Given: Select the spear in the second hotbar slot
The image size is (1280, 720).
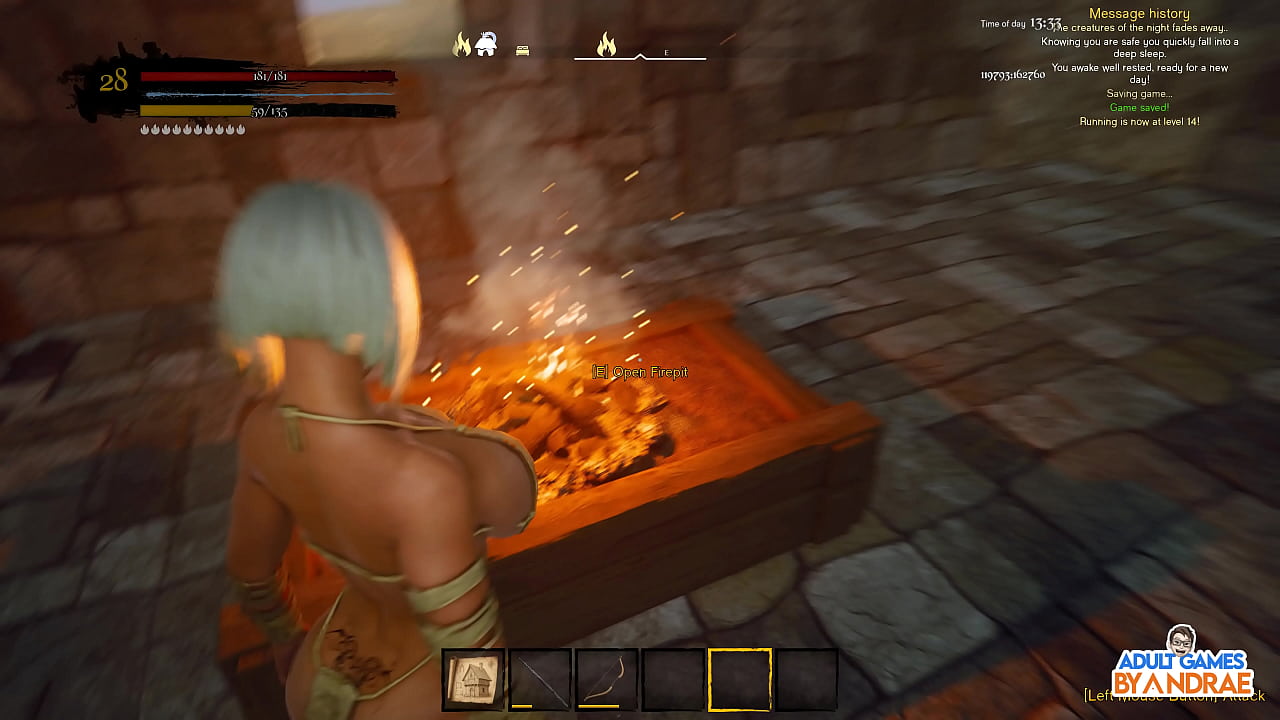Looking at the screenshot, I should [x=539, y=677].
